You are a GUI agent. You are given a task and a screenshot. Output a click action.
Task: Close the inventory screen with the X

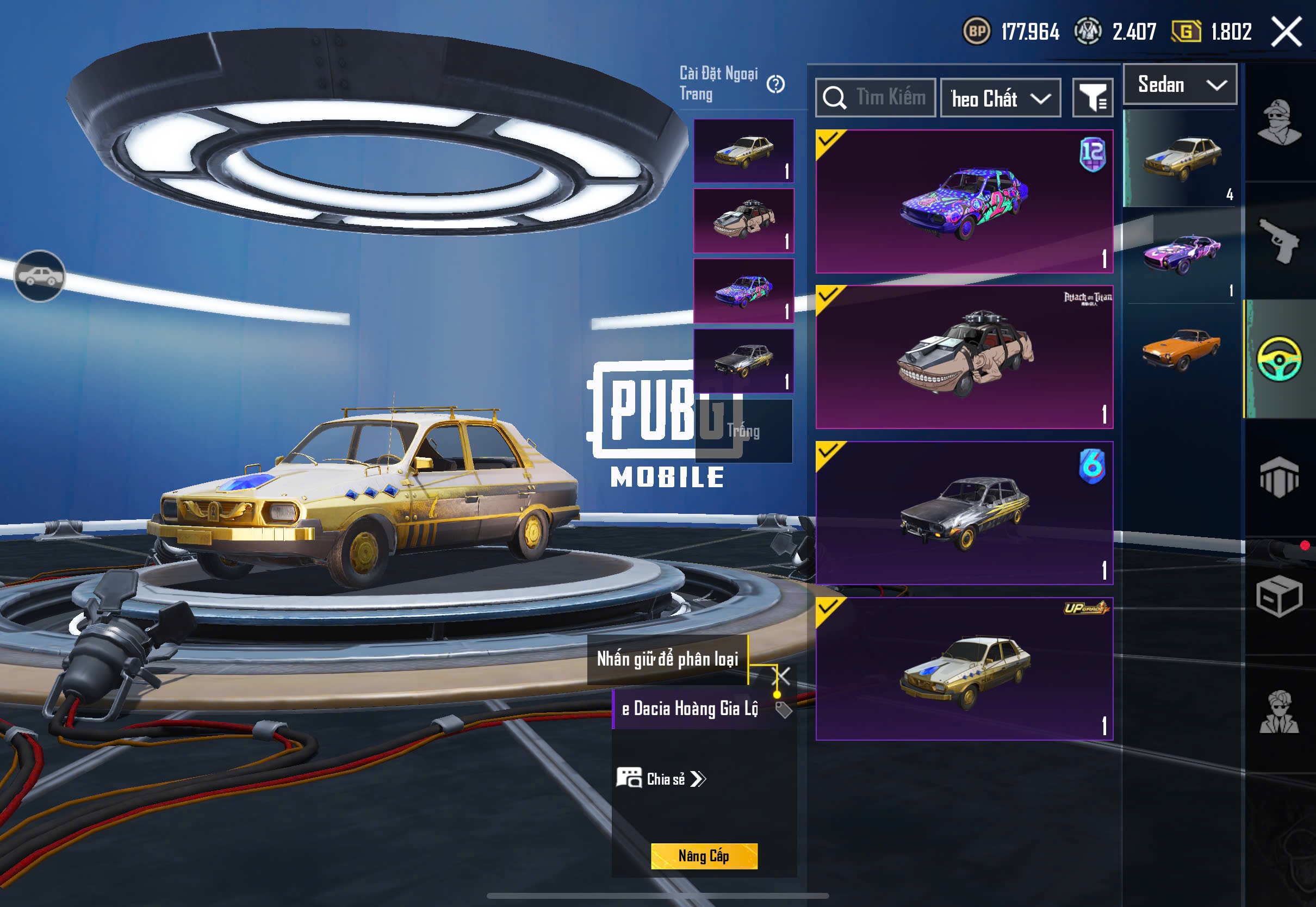coord(1286,31)
